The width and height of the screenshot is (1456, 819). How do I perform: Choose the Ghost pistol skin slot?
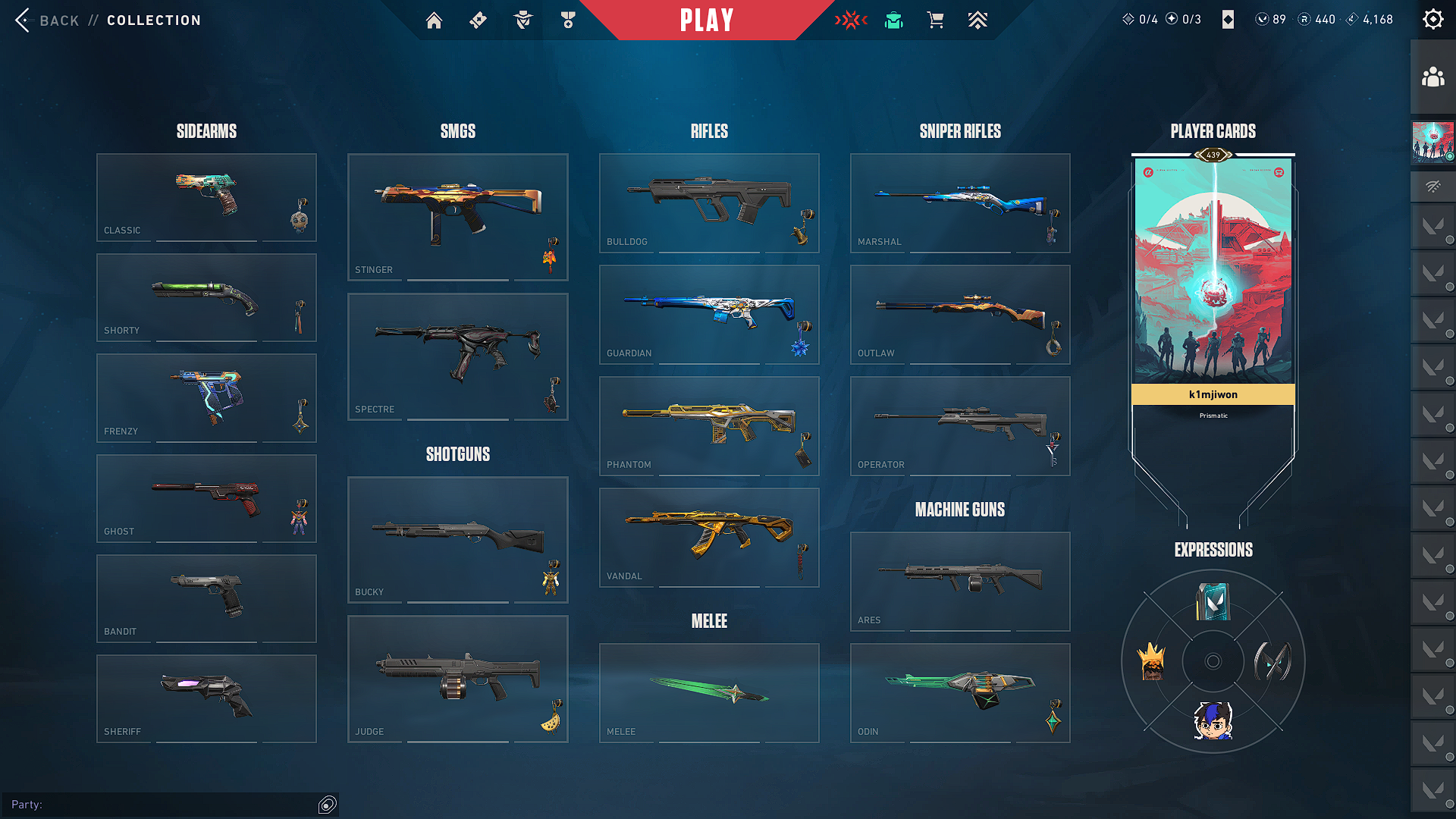click(206, 498)
